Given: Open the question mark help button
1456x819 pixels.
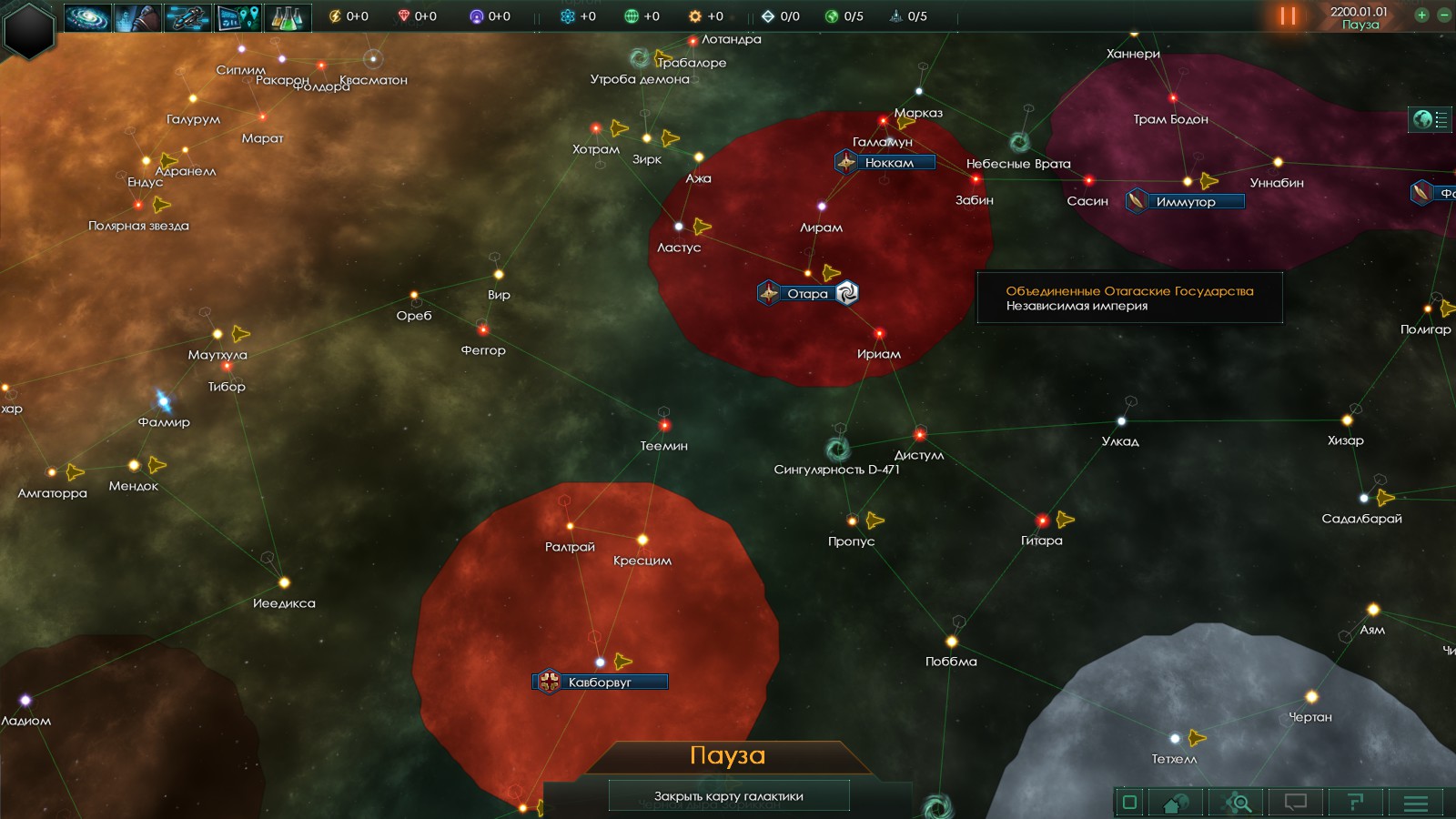Looking at the screenshot, I should (1355, 803).
